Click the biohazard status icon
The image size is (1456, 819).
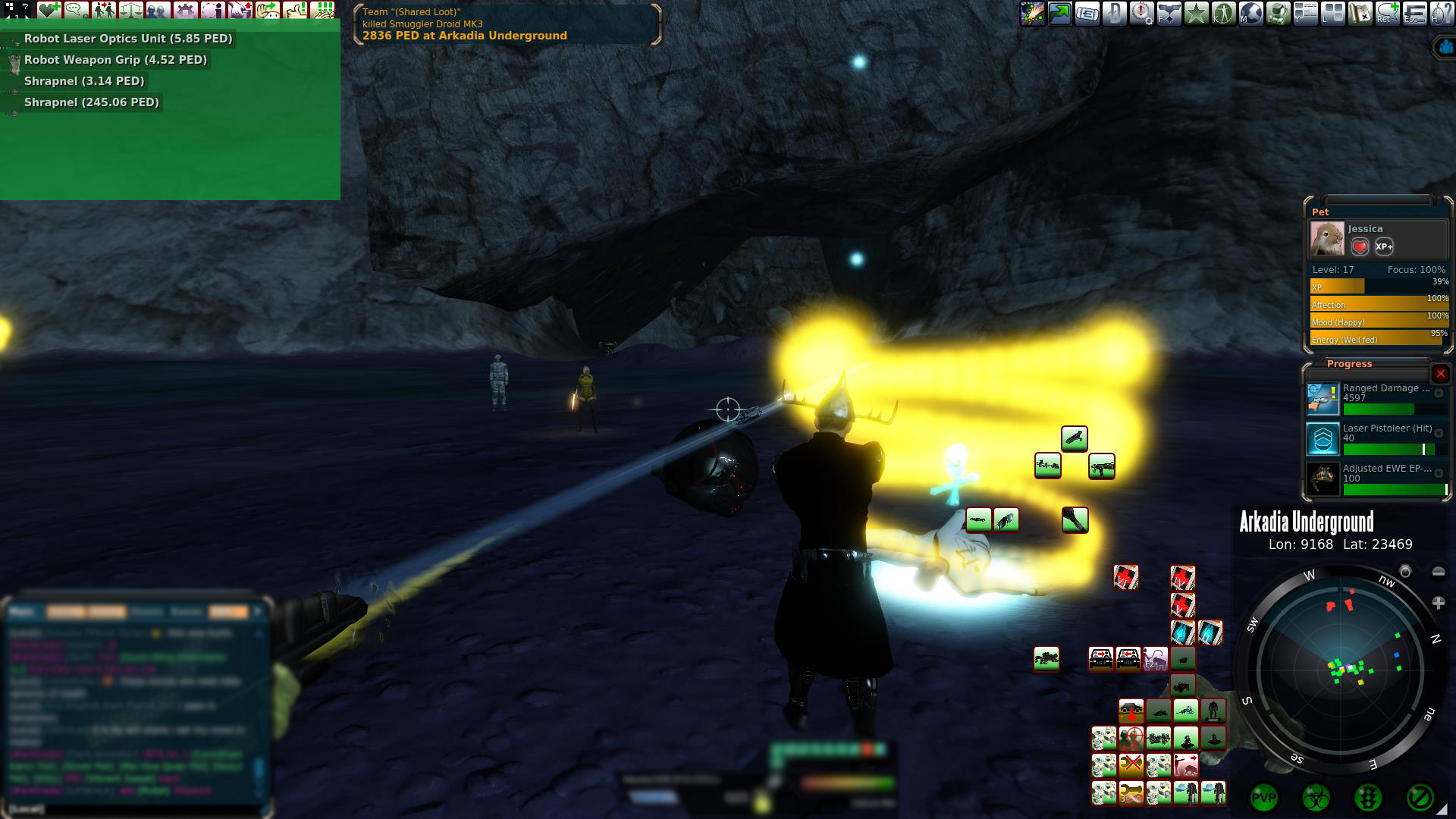pyautogui.click(x=1316, y=798)
